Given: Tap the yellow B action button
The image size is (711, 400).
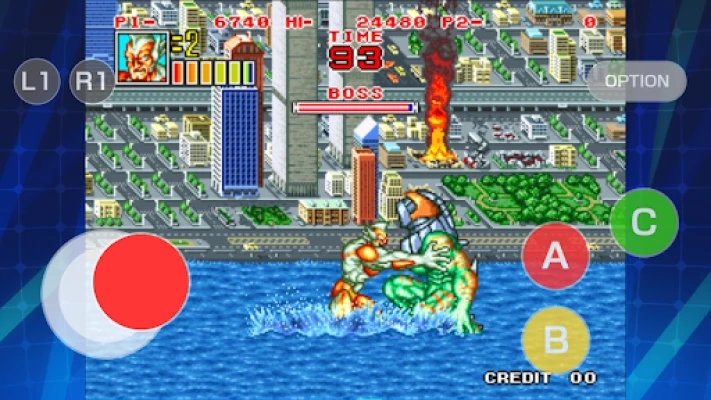Looking at the screenshot, I should (556, 340).
